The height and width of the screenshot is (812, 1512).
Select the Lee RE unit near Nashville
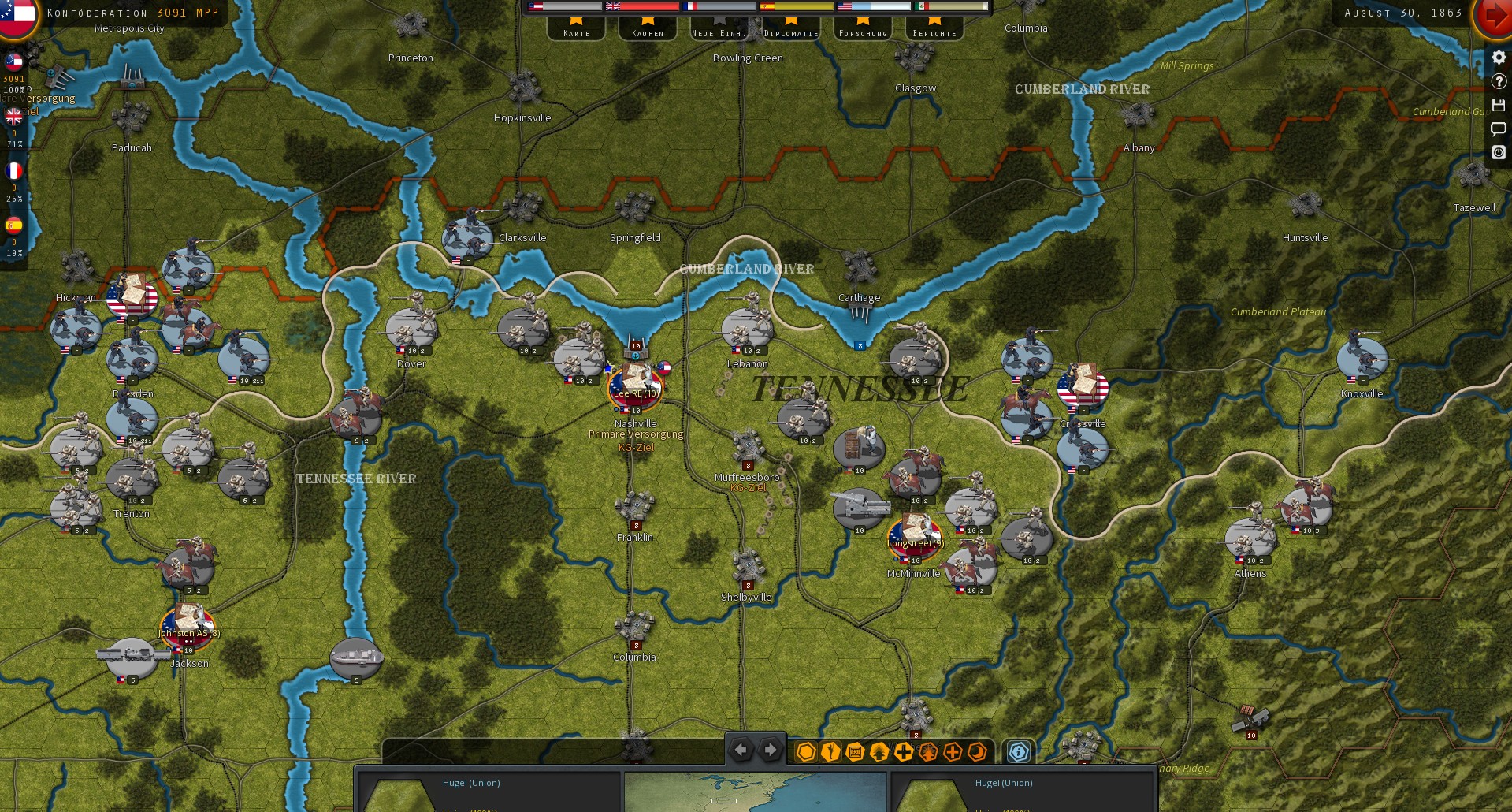pos(635,388)
